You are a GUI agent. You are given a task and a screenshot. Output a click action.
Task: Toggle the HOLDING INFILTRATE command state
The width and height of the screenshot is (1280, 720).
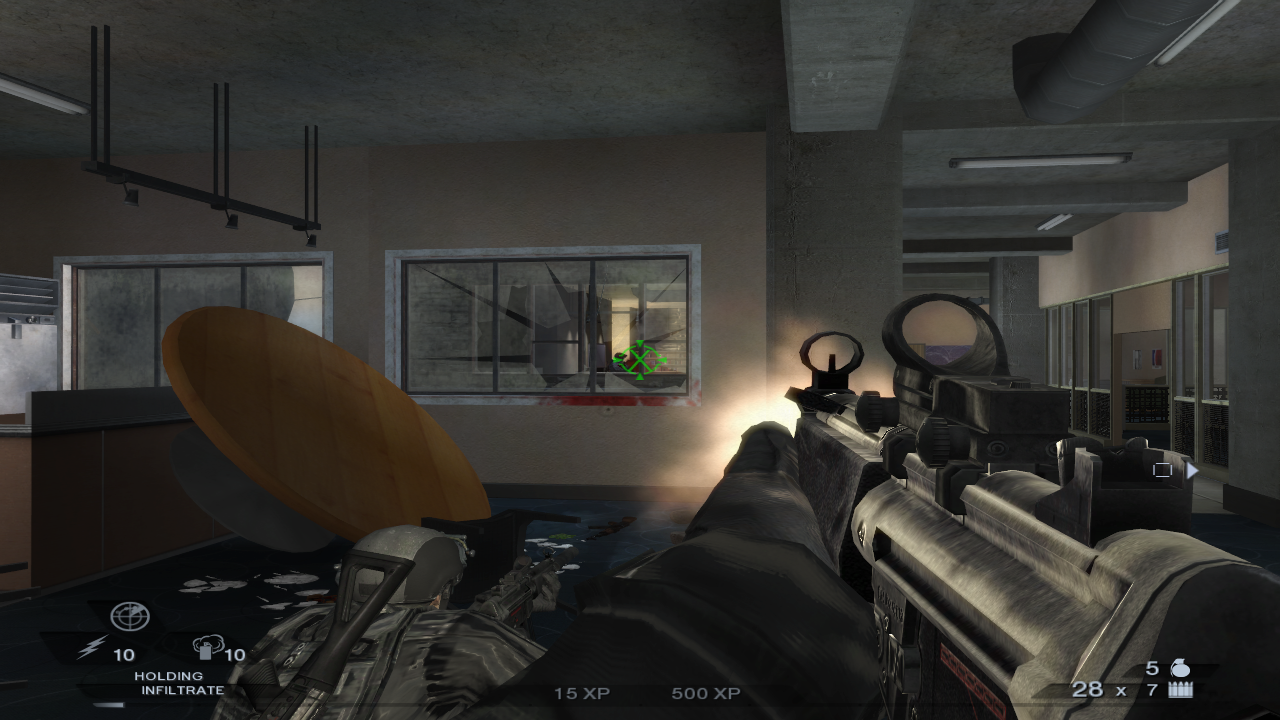tap(176, 683)
